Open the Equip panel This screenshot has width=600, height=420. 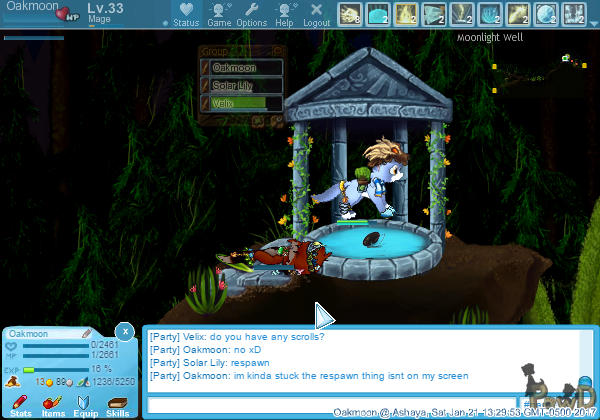coord(85,404)
